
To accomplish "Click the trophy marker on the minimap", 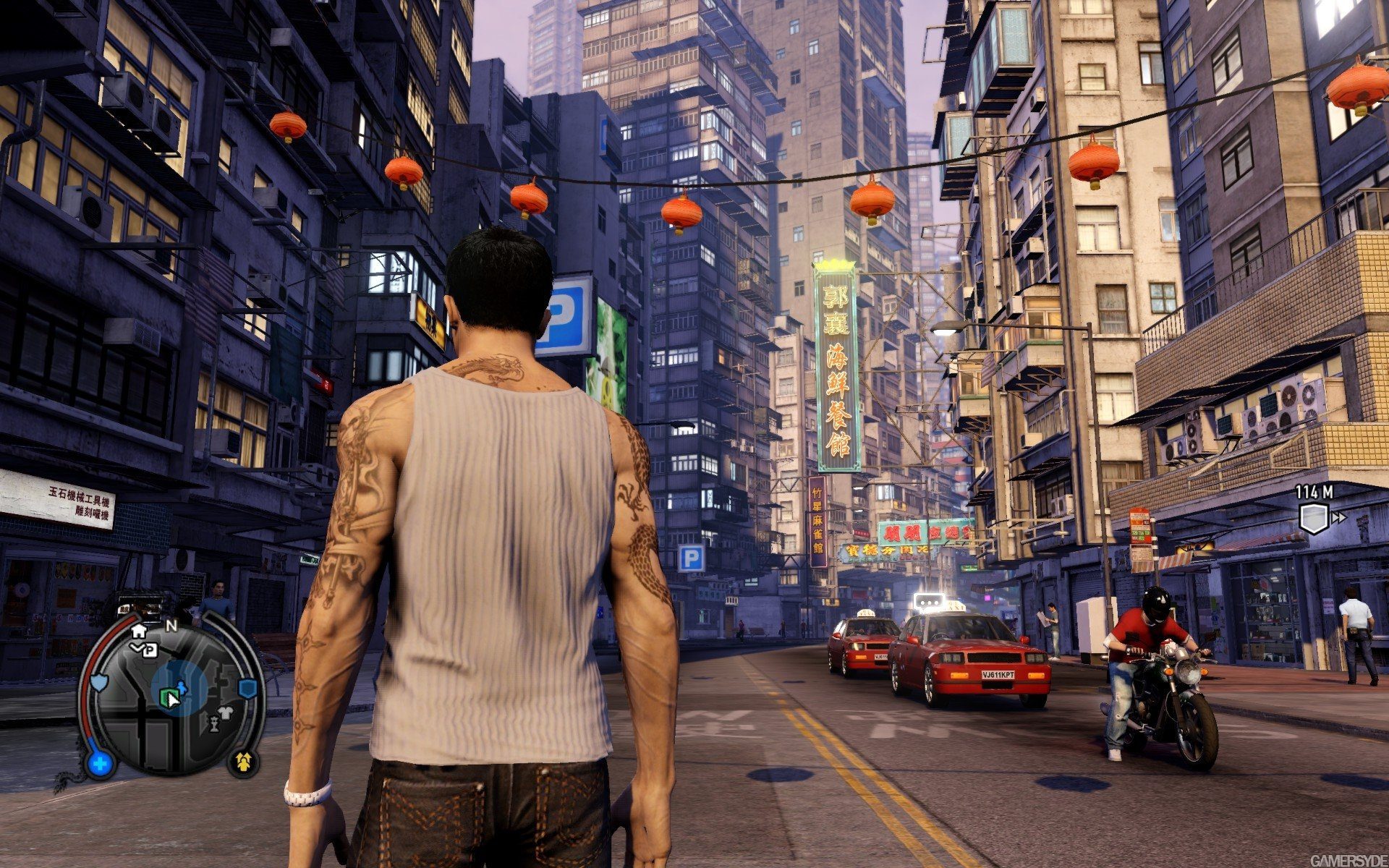I will pos(214,725).
